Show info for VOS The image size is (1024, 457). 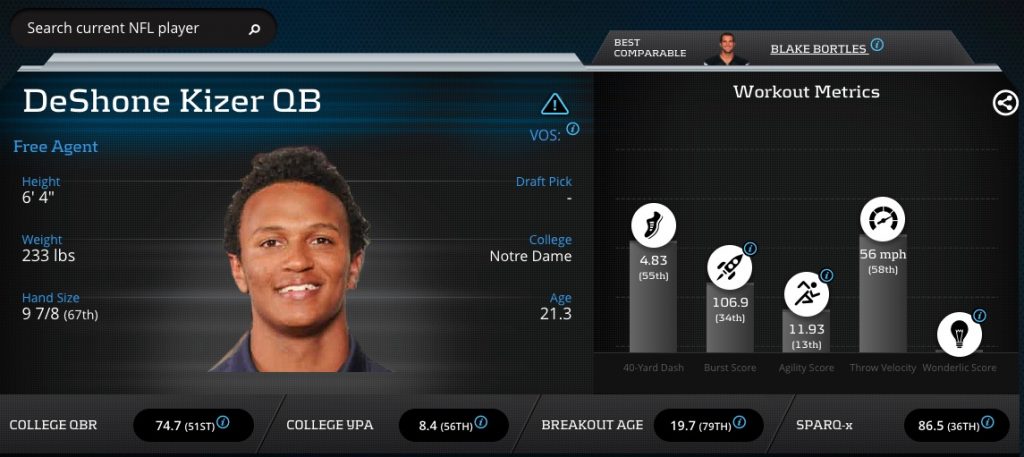(573, 129)
